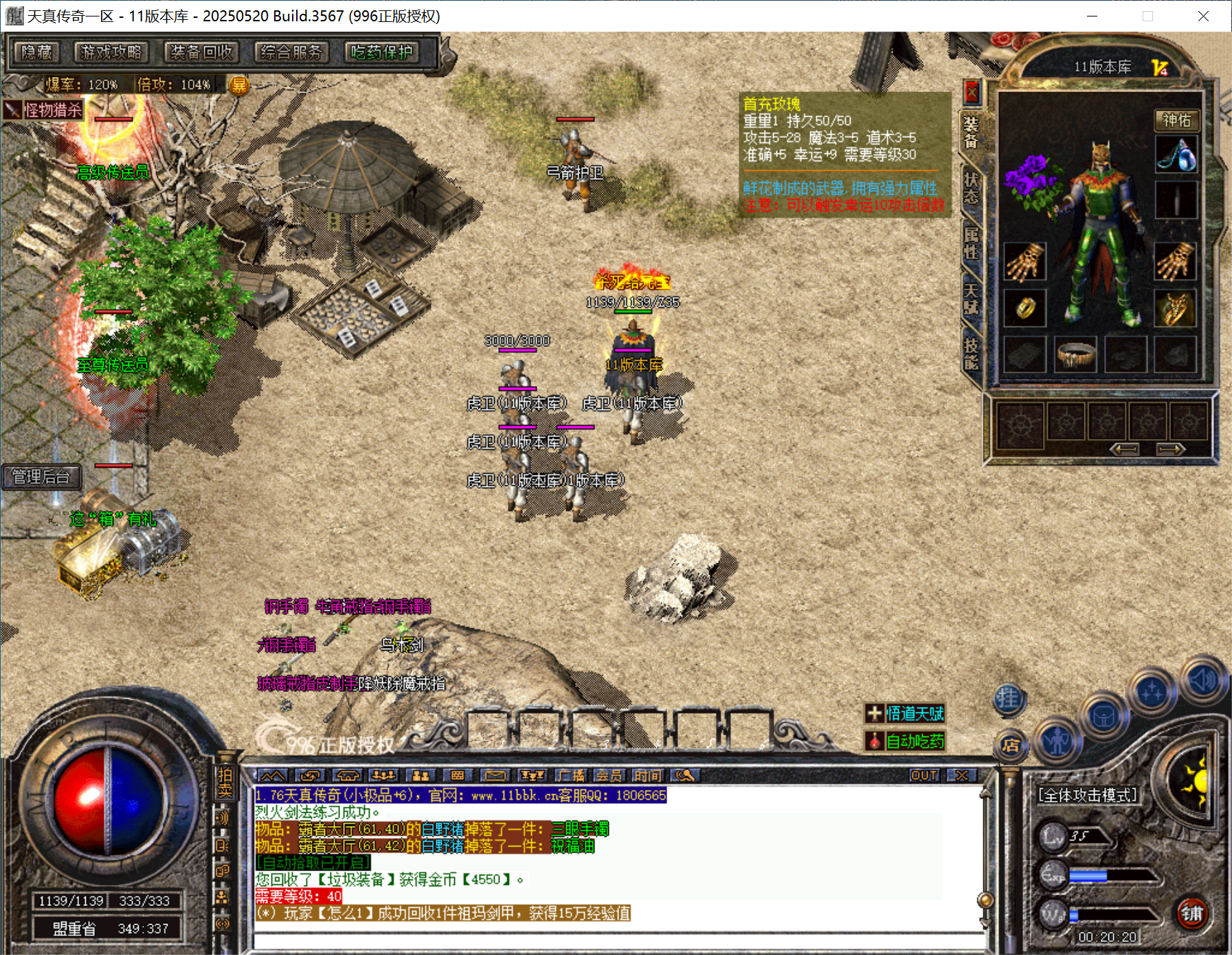This screenshot has width=1232, height=955.
Task: Click the OUT button on chat bar
Action: point(923,776)
